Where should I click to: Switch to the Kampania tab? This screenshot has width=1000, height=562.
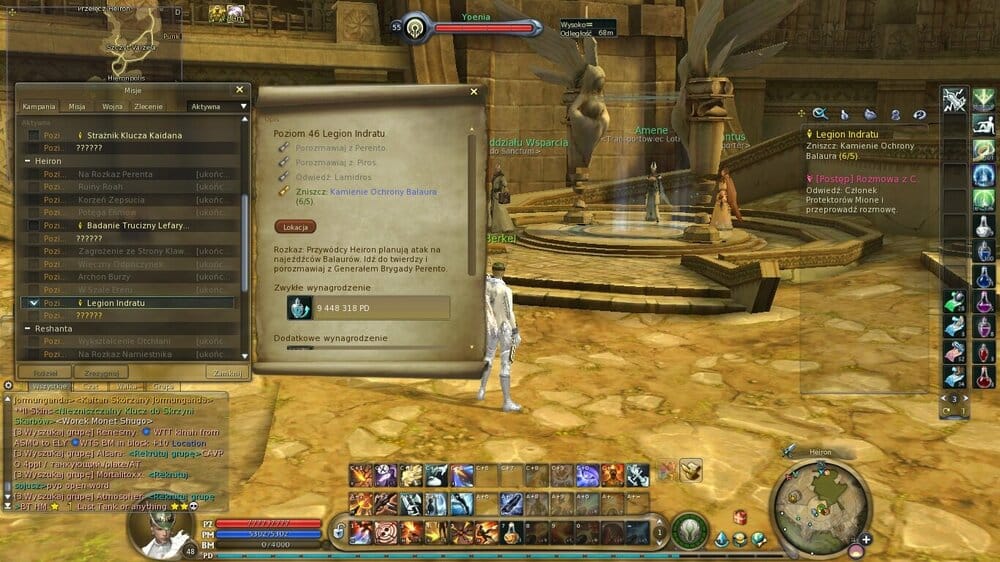[x=39, y=106]
